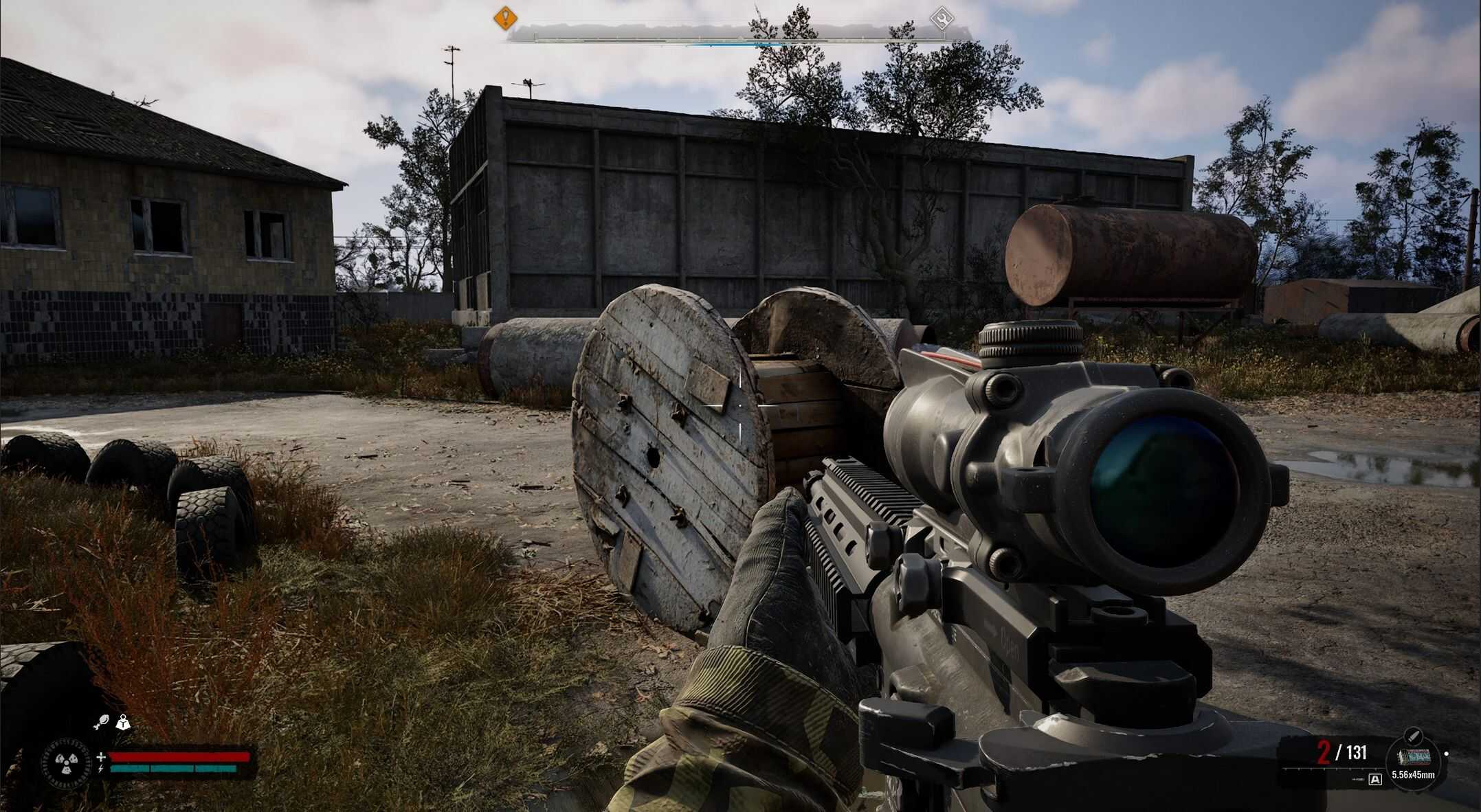
Task: Click the stamina lightning bolt icon
Action: (x=102, y=770)
